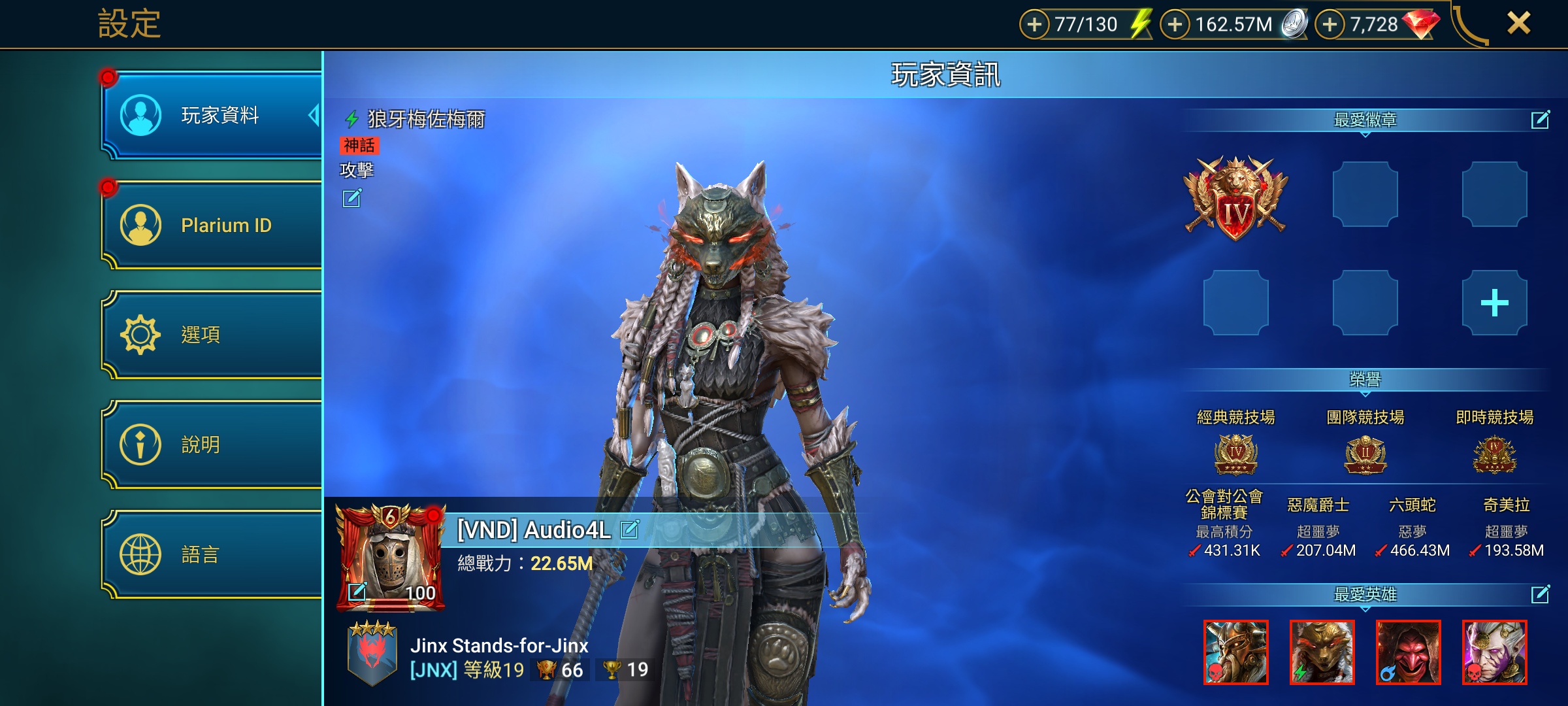Switch to the Plarium ID tab
The height and width of the screenshot is (706, 1568).
coord(212,226)
